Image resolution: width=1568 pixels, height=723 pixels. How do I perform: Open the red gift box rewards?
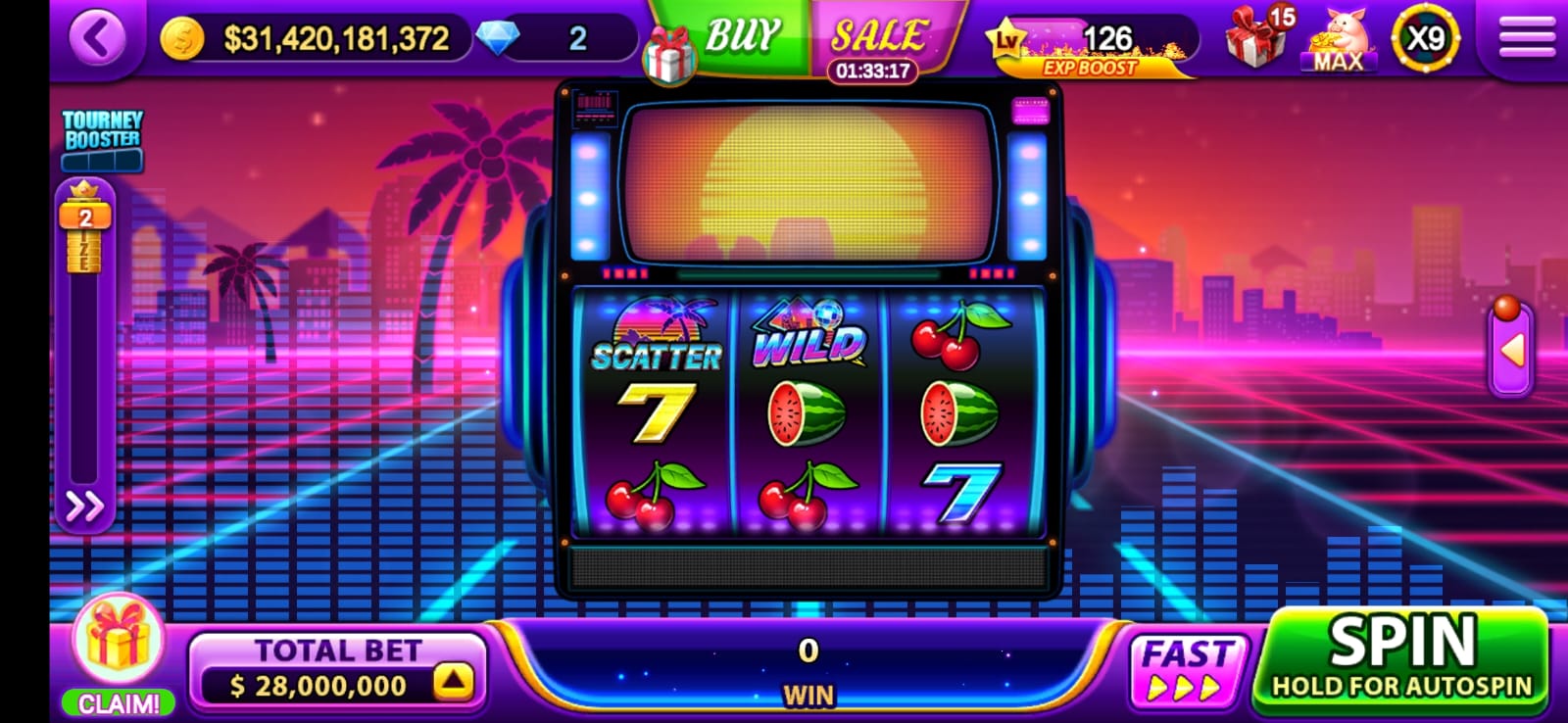click(1257, 39)
